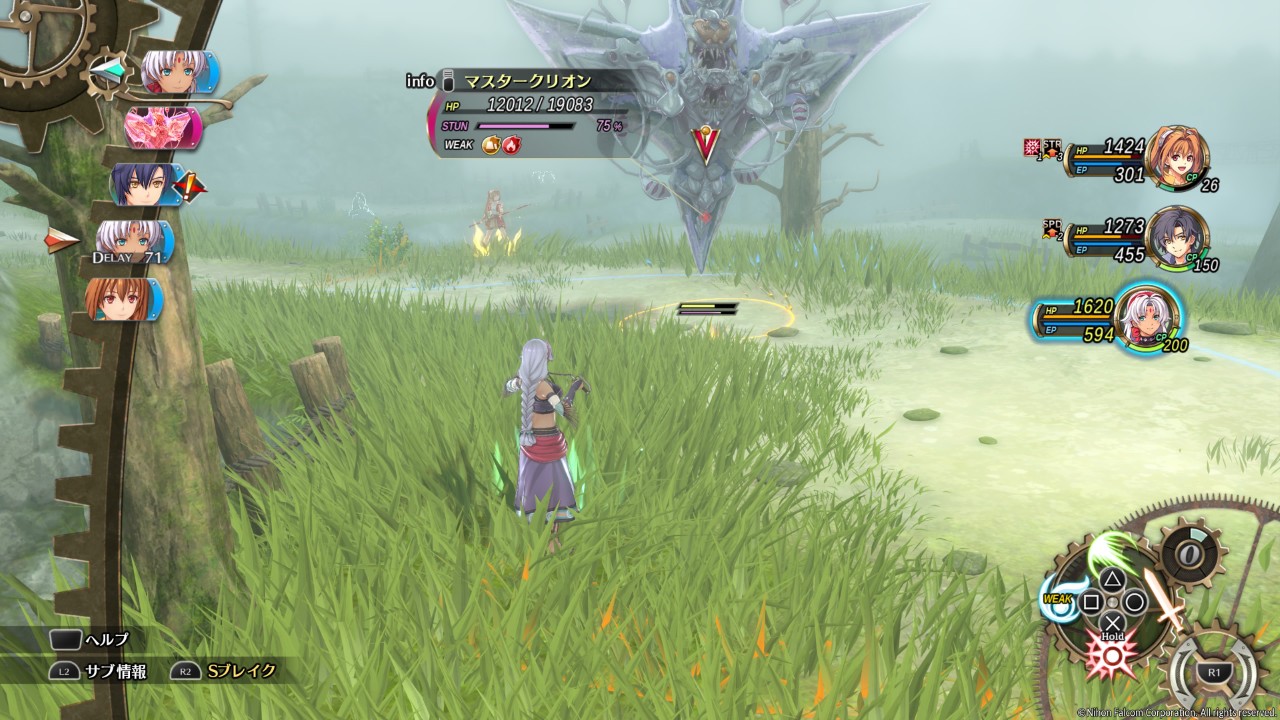Click the turn portrait showing DELAY 71
1280x720 pixels.
click(x=132, y=243)
